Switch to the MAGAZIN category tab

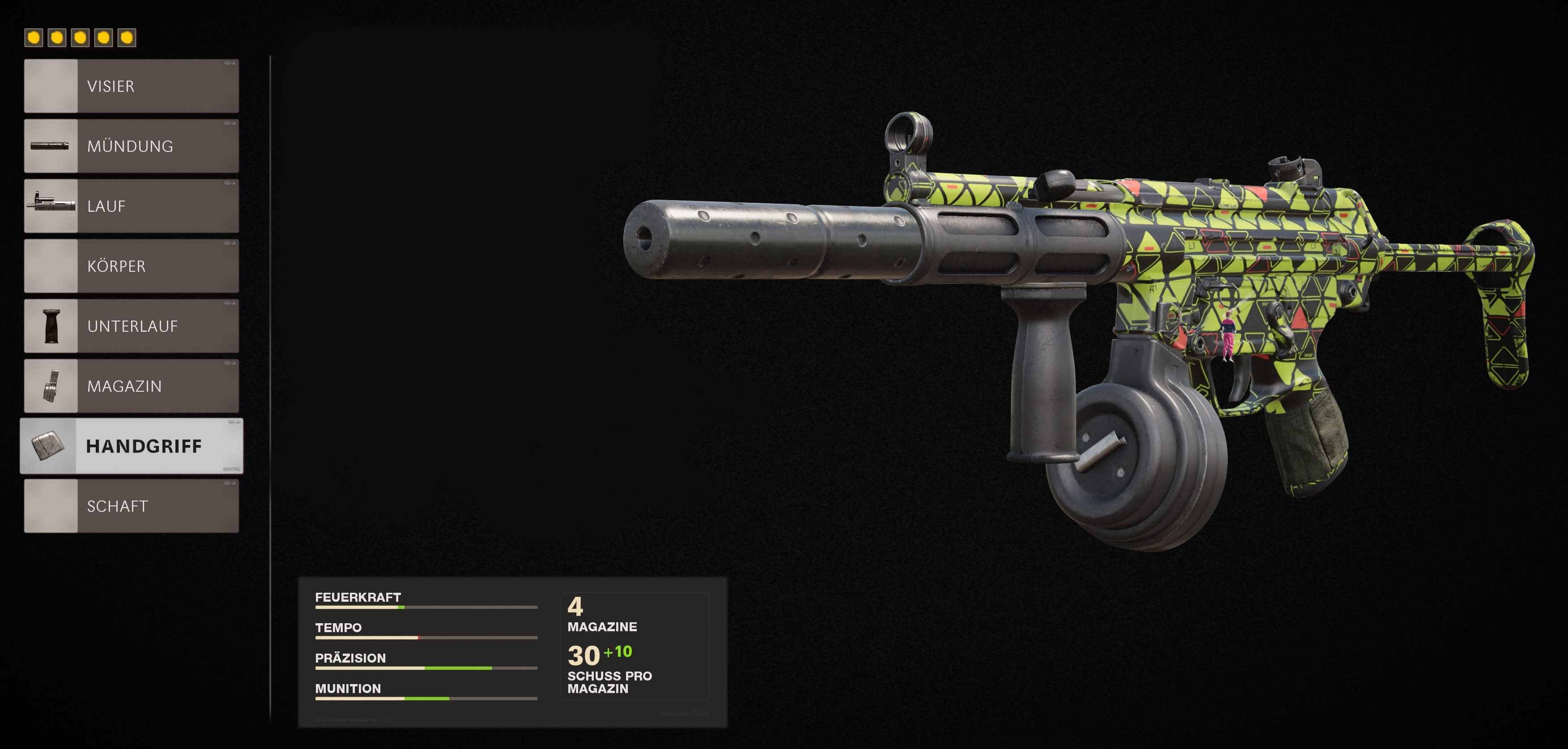tap(152, 385)
